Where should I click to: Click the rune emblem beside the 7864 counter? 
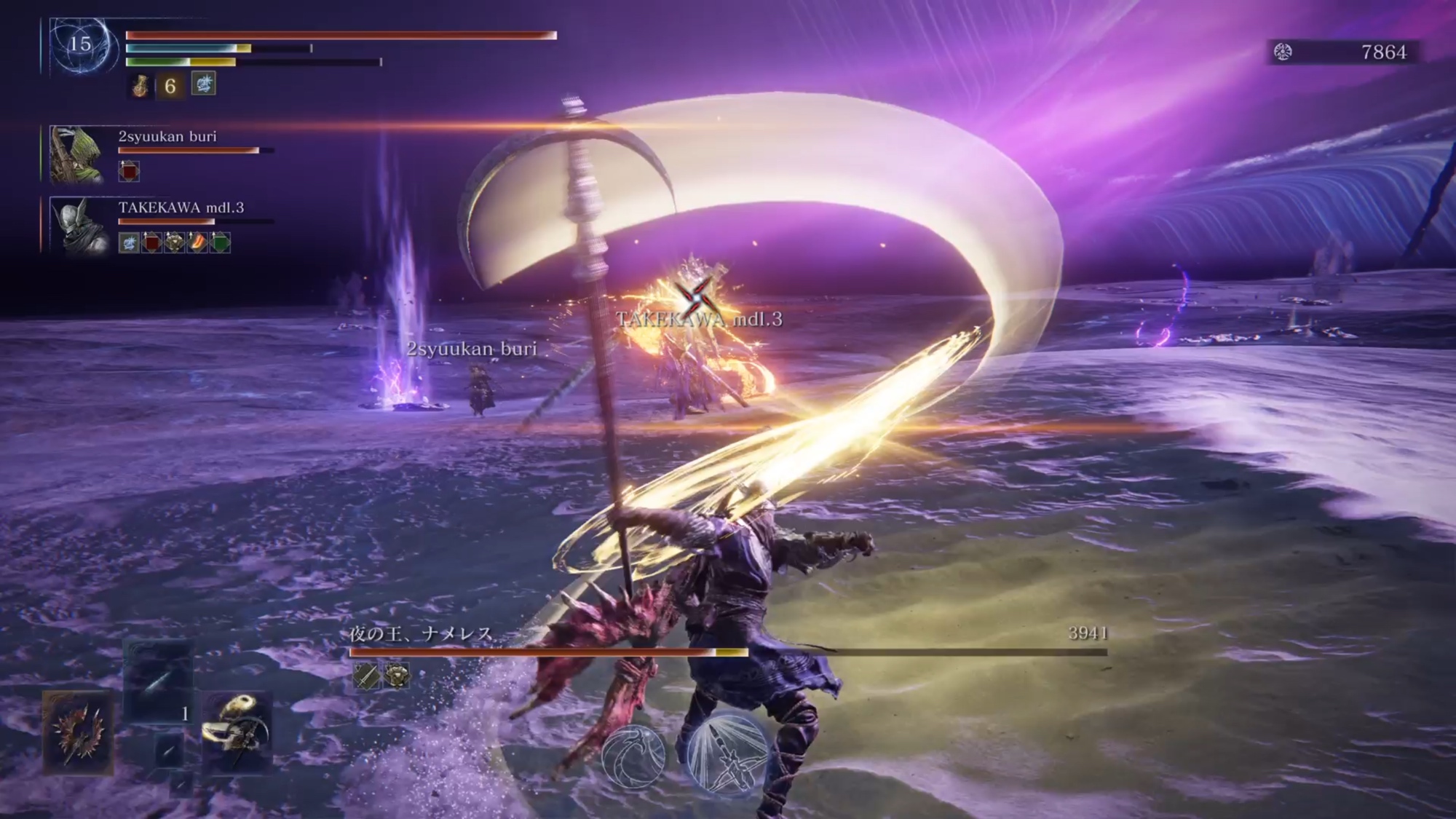[1283, 52]
